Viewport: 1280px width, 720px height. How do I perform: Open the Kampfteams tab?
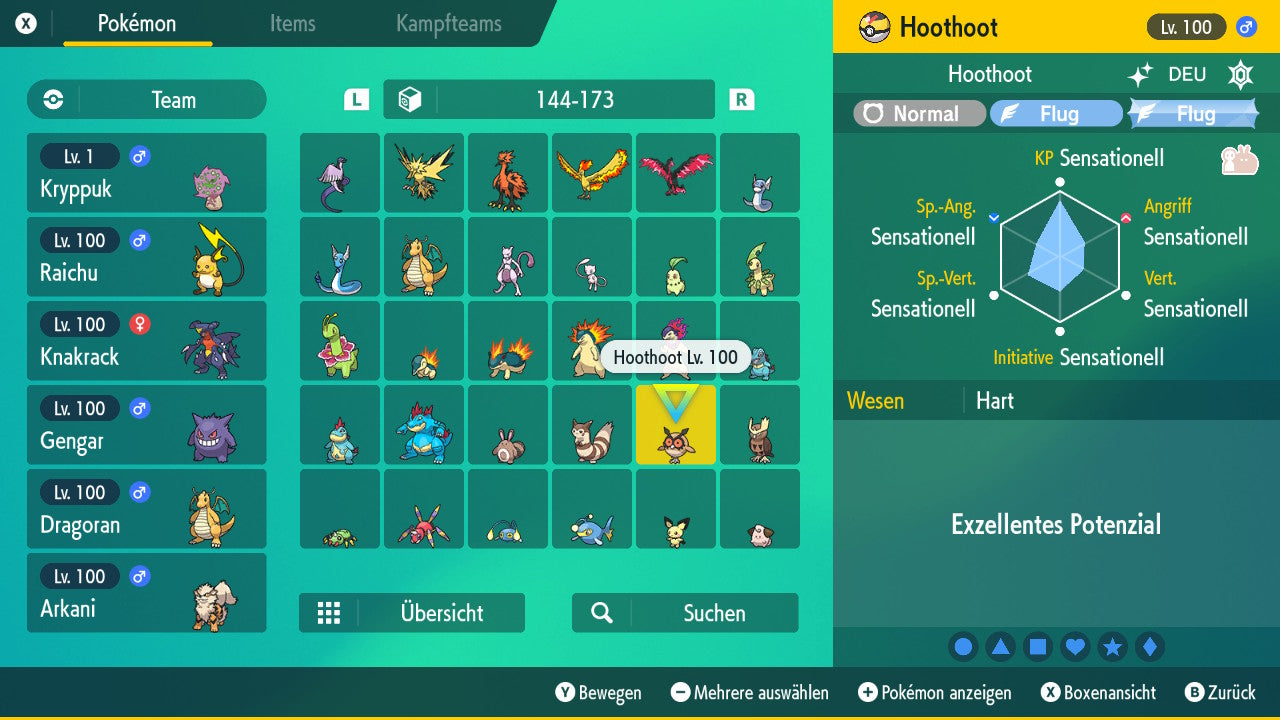click(447, 24)
